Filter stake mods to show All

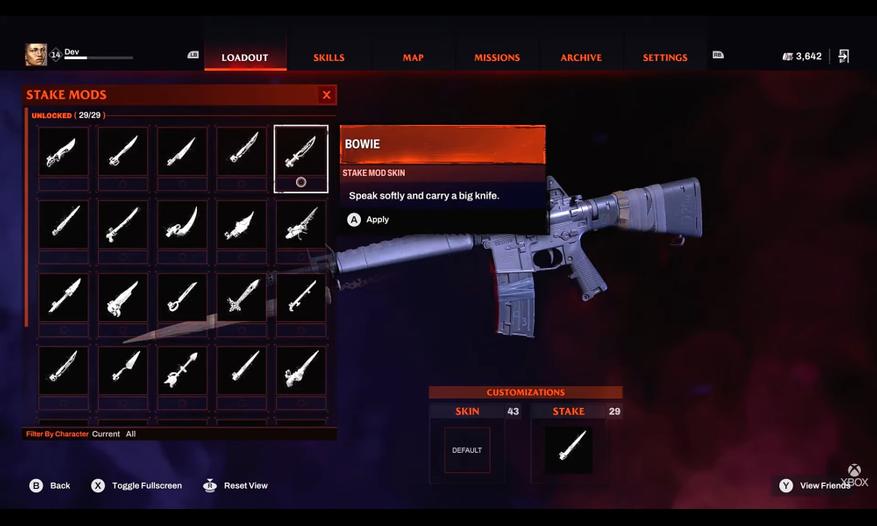pos(131,434)
